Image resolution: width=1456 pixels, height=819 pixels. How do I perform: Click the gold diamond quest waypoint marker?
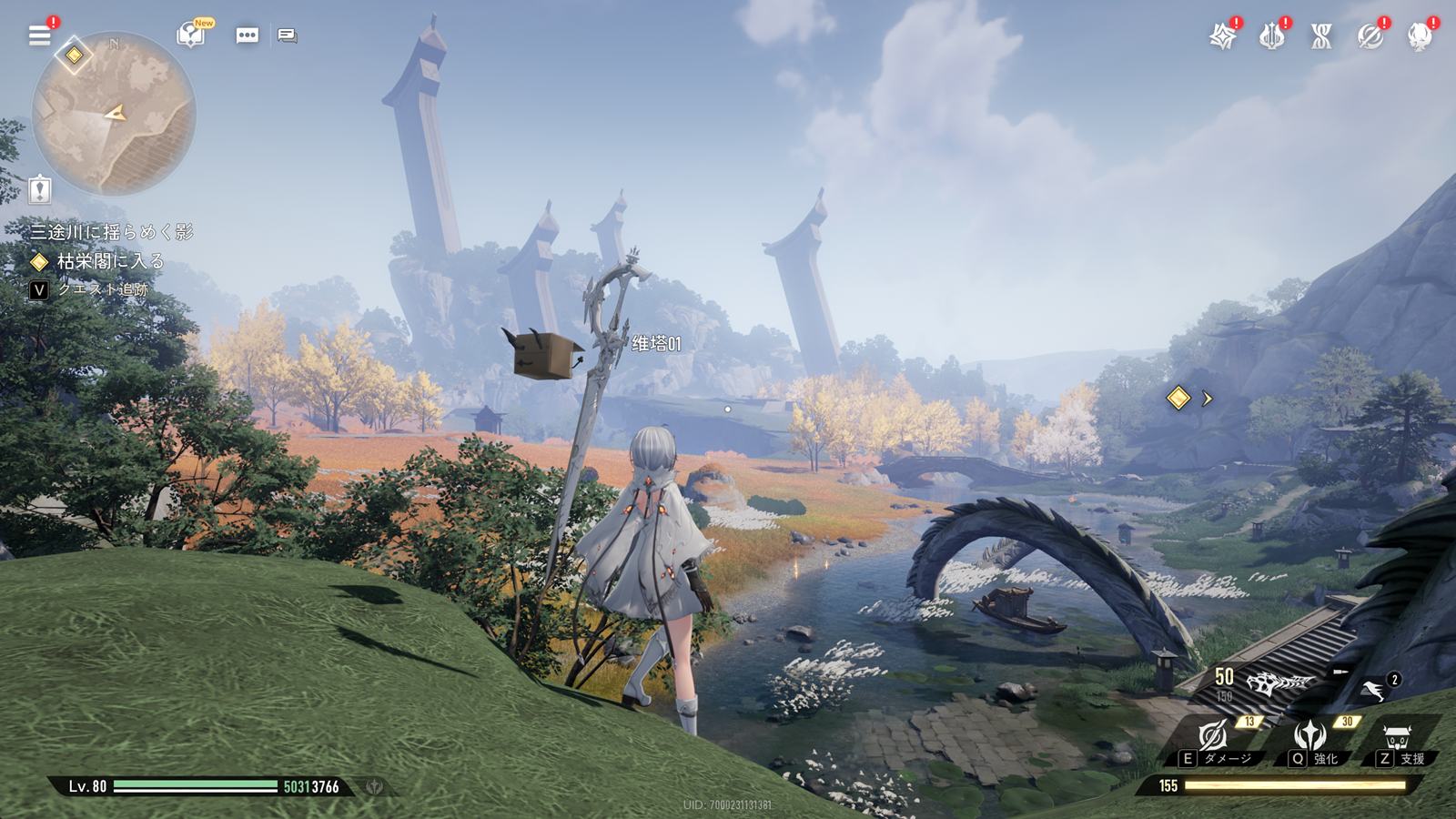pos(1178,398)
